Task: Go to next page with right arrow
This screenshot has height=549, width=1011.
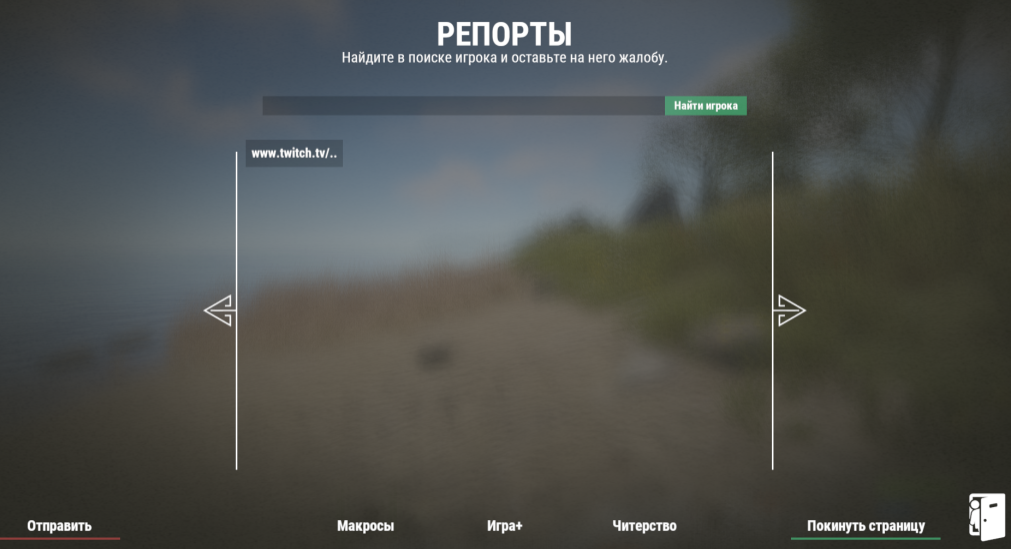Action: [x=790, y=311]
